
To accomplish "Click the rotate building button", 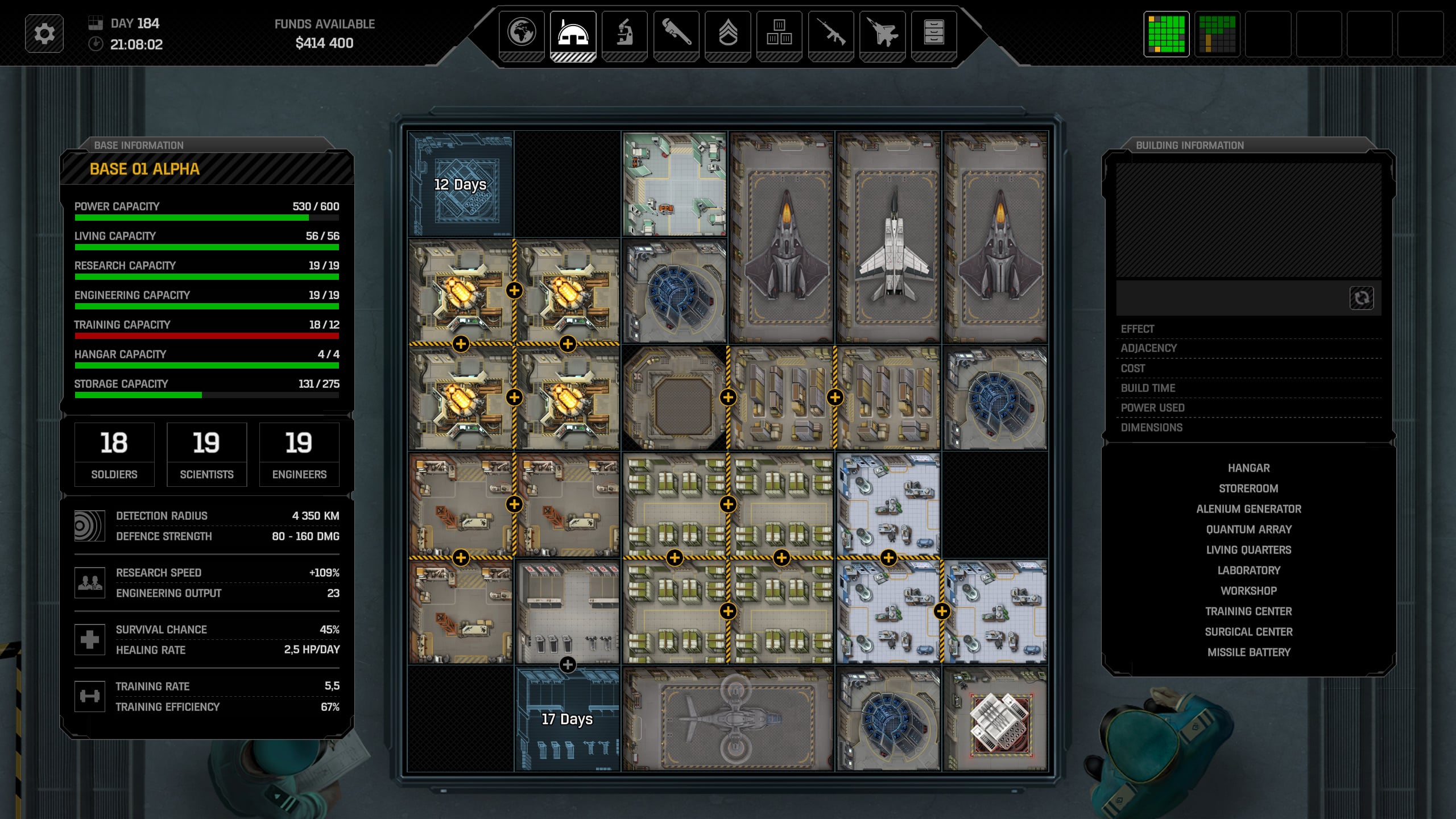I will 1361,298.
